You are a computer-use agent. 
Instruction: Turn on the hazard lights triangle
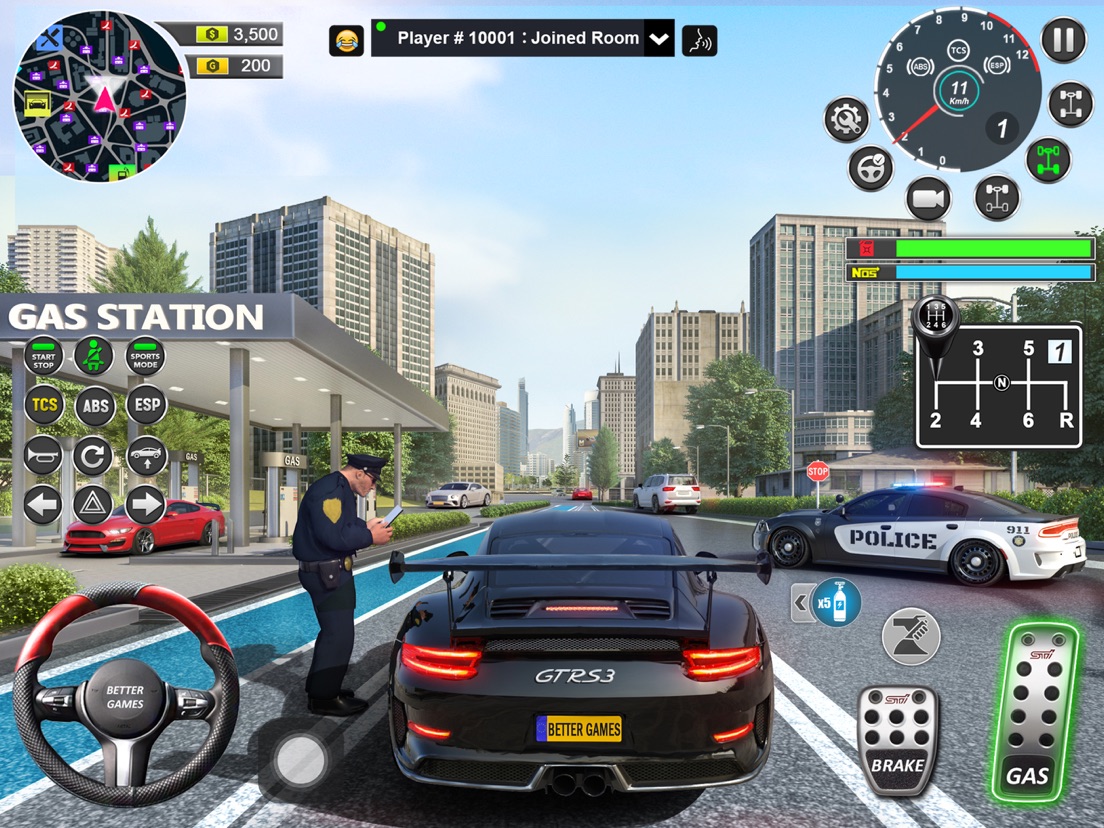point(93,505)
